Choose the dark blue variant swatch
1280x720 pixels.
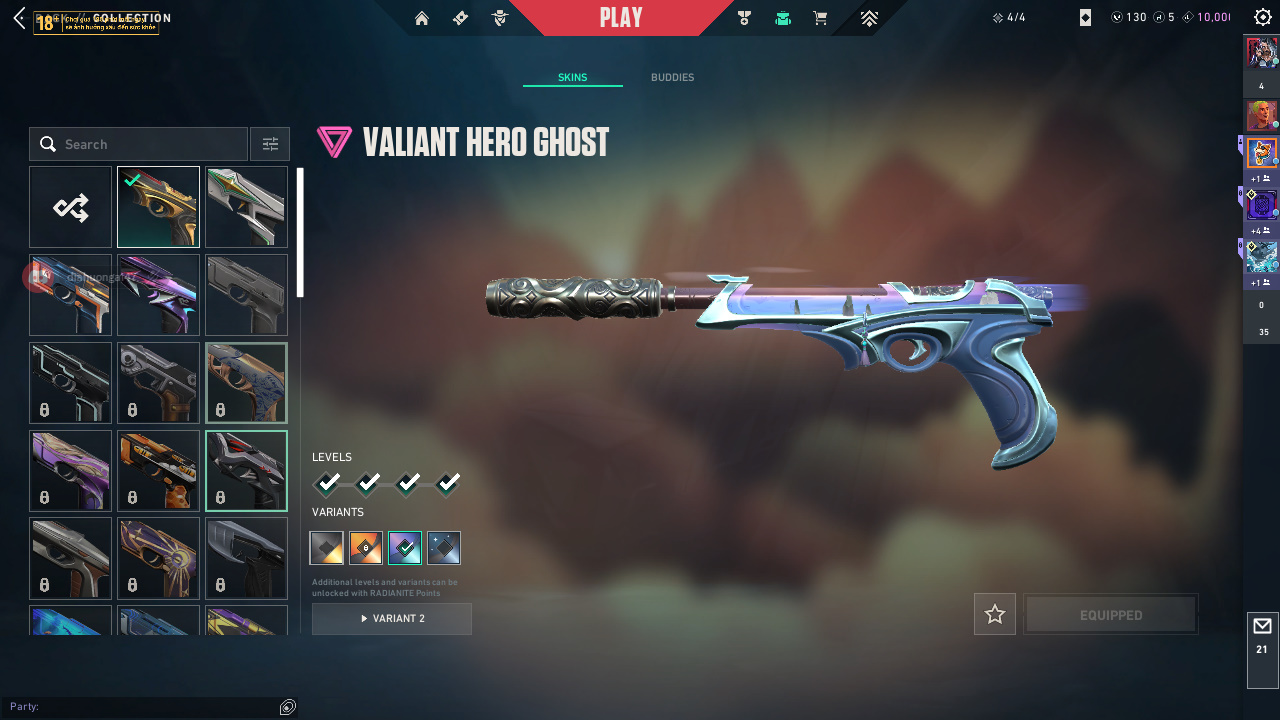[444, 548]
